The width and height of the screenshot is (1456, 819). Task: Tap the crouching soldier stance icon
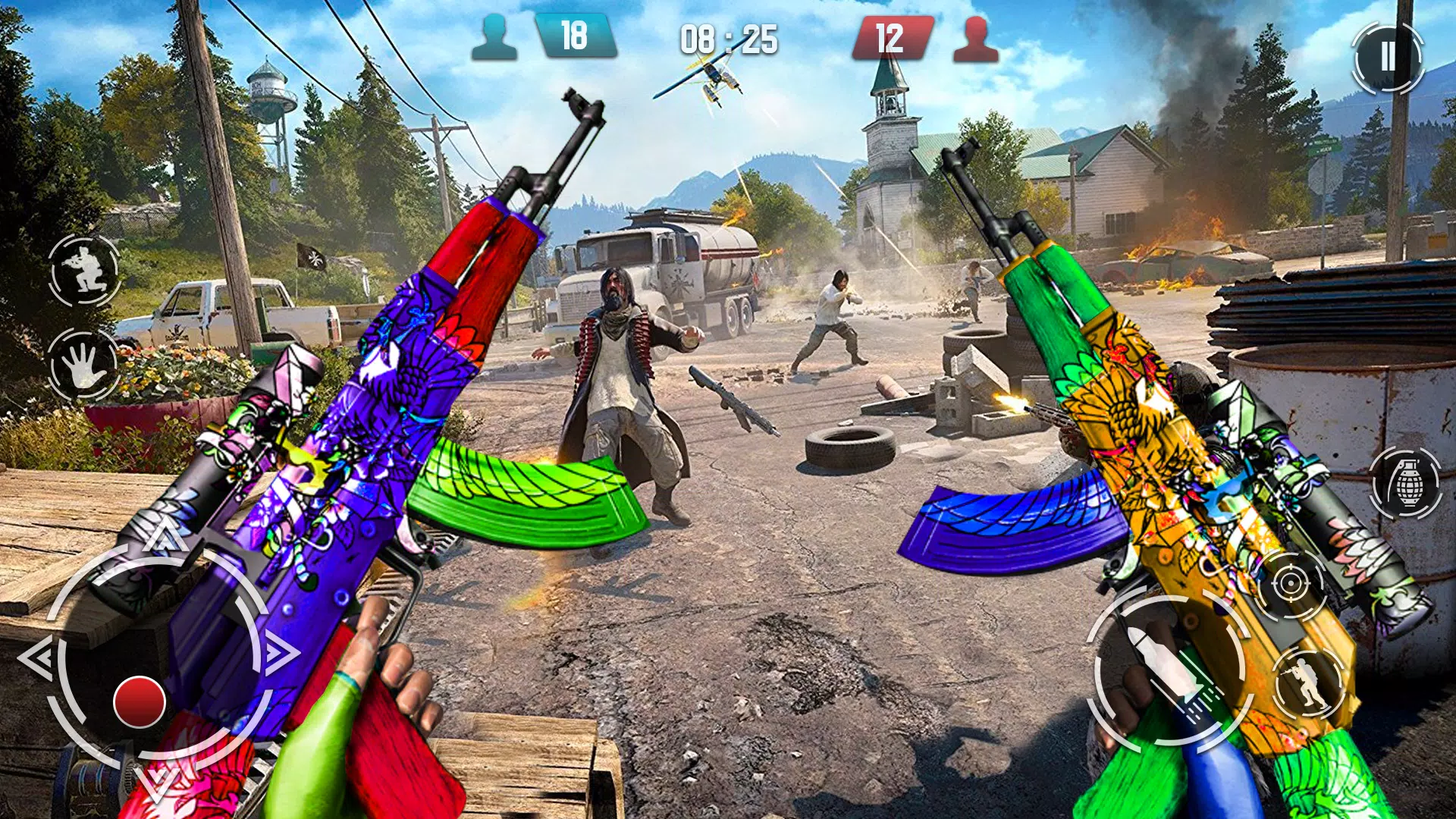pyautogui.click(x=84, y=270)
